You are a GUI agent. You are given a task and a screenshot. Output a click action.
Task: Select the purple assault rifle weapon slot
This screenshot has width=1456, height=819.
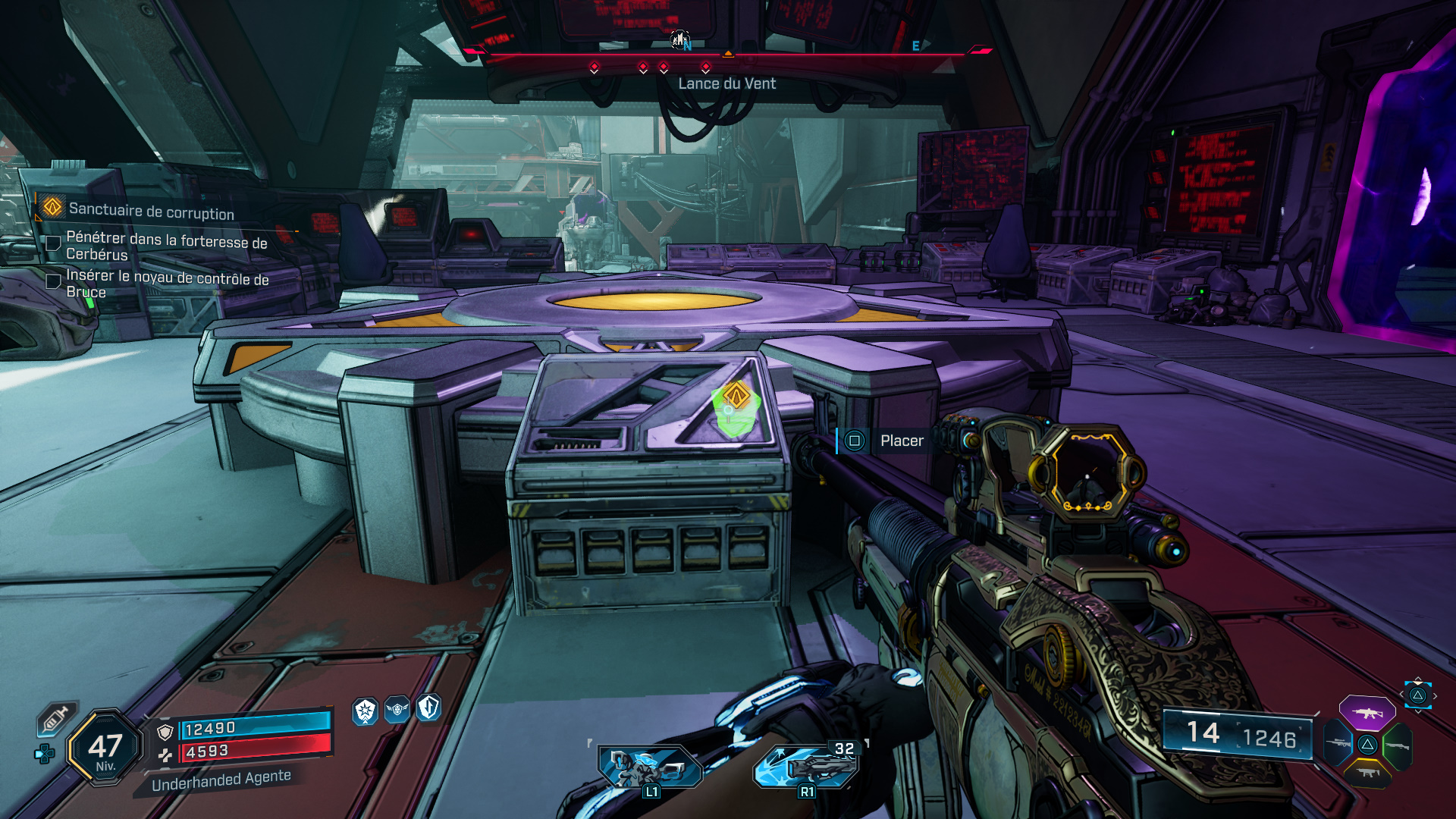pyautogui.click(x=1367, y=713)
